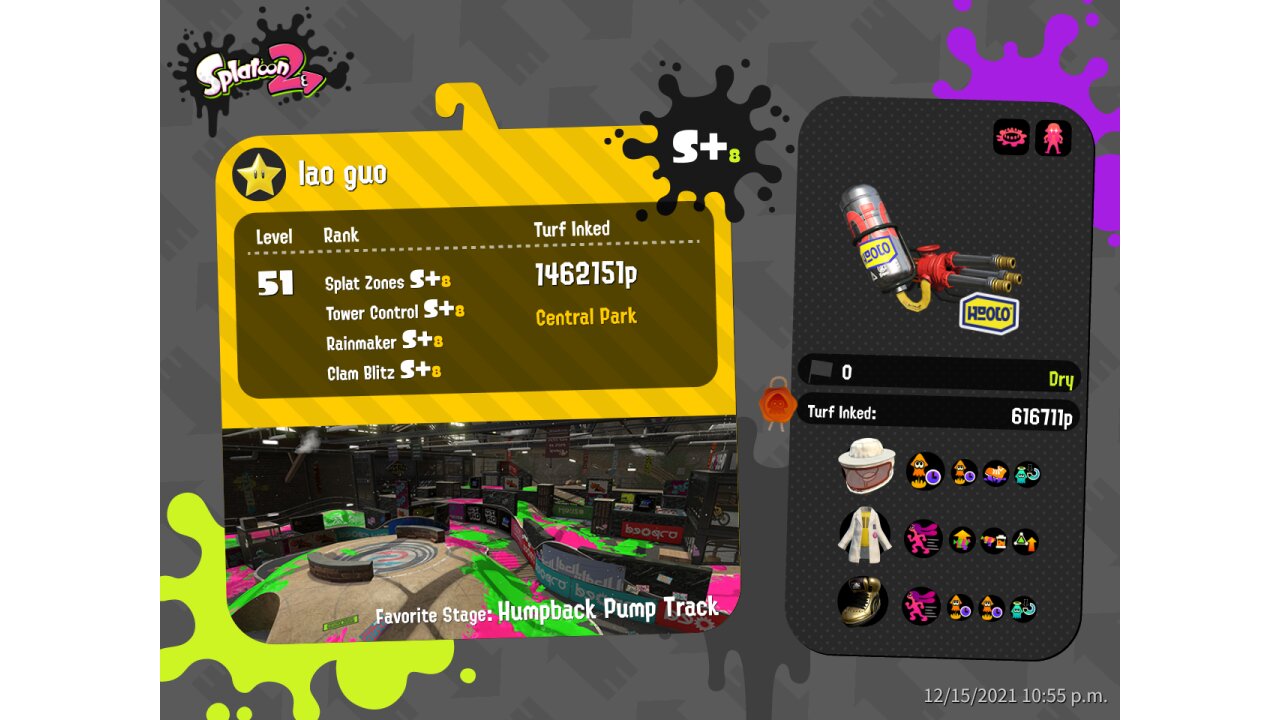Click the Point Sensor sub weapon icon
The height and width of the screenshot is (720, 1280).
(x=1011, y=137)
